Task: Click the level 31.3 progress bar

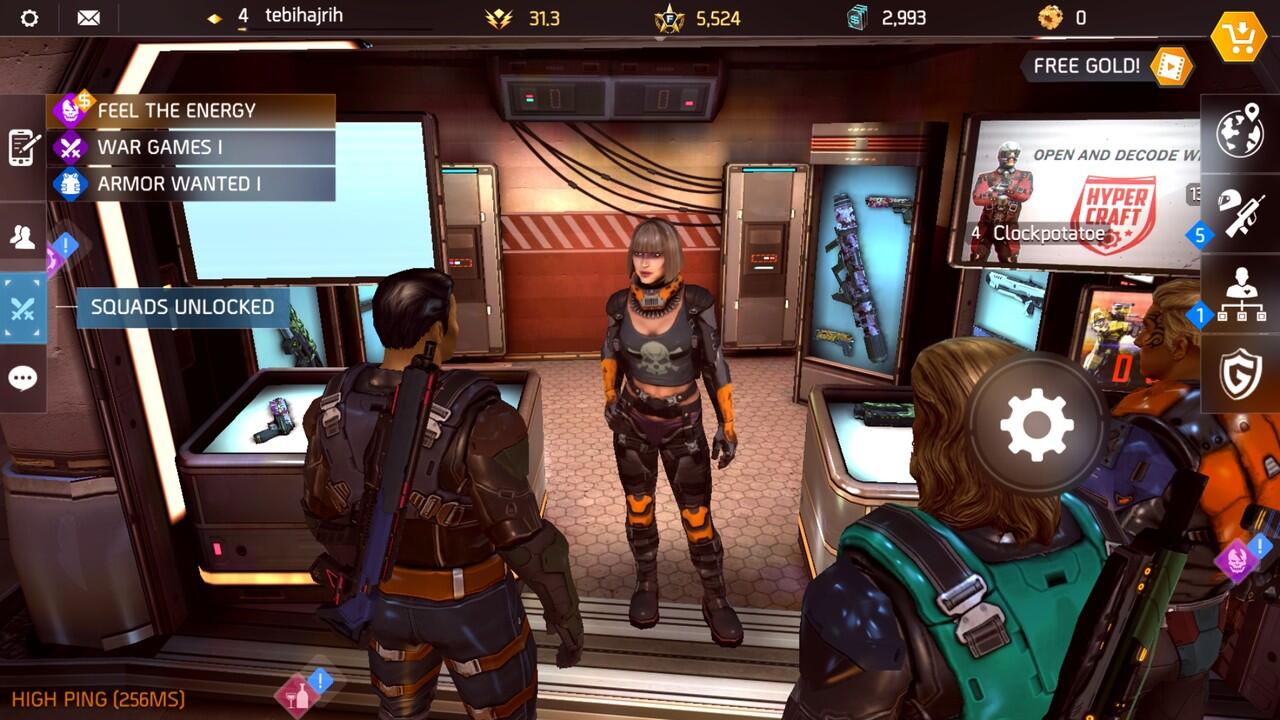Action: click(x=500, y=16)
